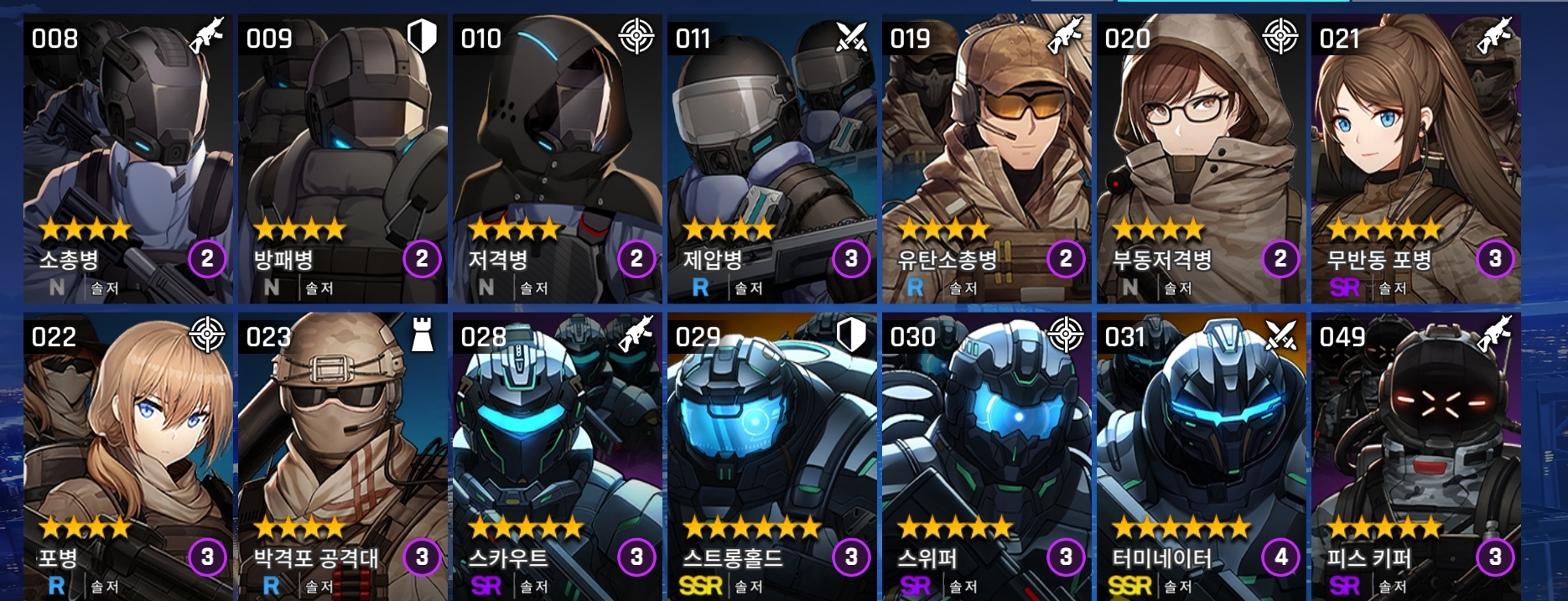This screenshot has width=1568, height=601.
Task: Select the 030 스위퍼 SR card
Action: click(x=987, y=457)
